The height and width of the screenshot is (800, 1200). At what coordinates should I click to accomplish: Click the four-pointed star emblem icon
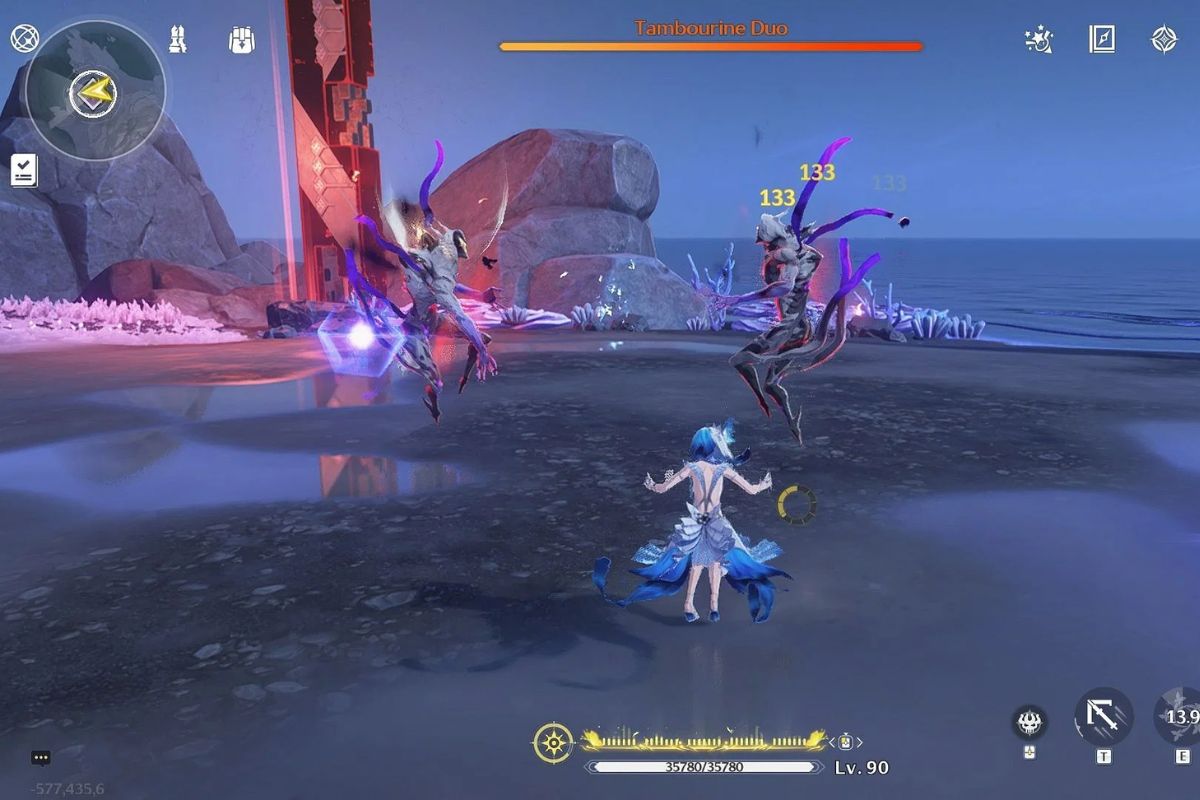pyautogui.click(x=1164, y=40)
